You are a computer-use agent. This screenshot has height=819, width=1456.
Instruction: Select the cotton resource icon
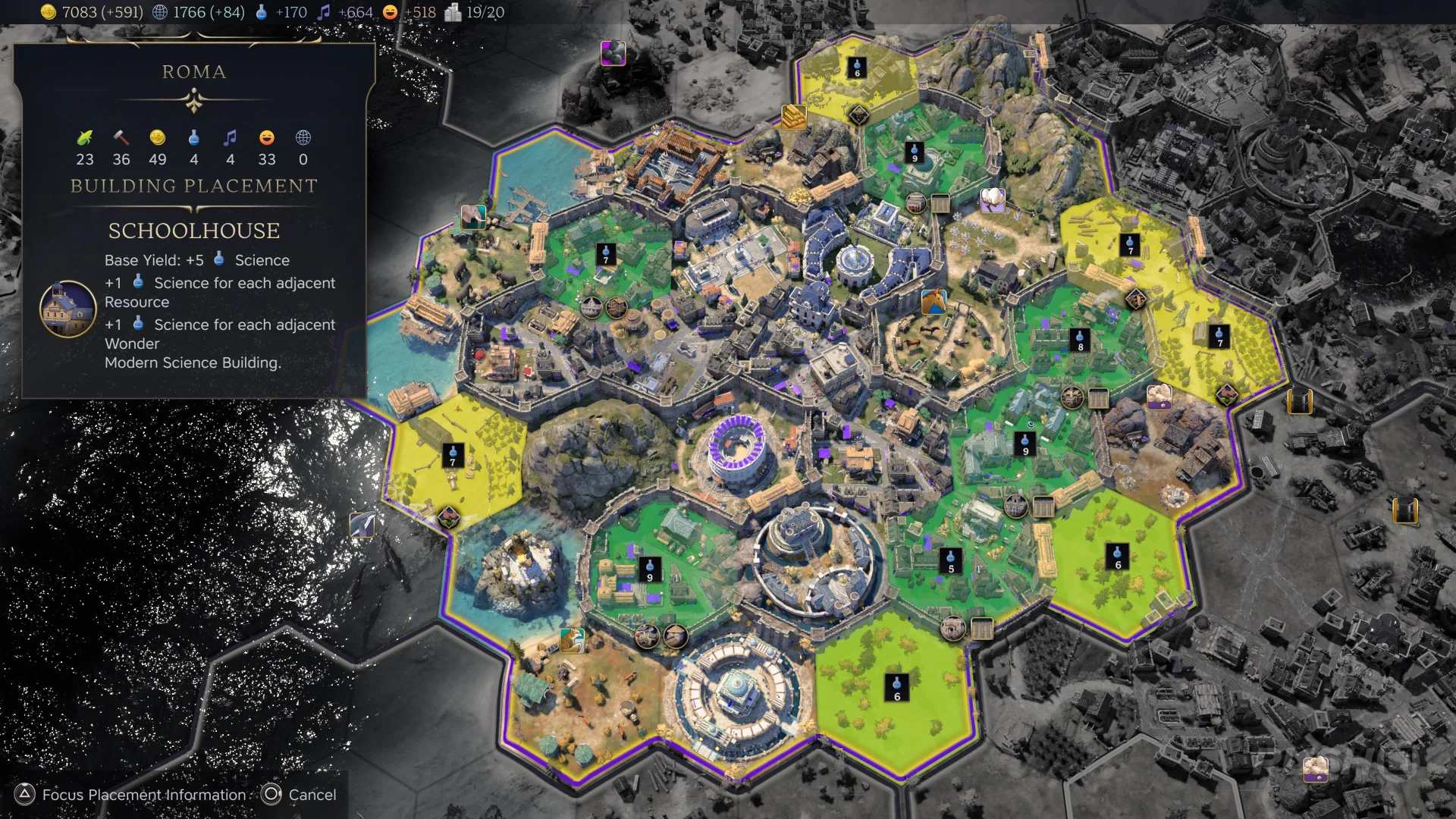[993, 199]
